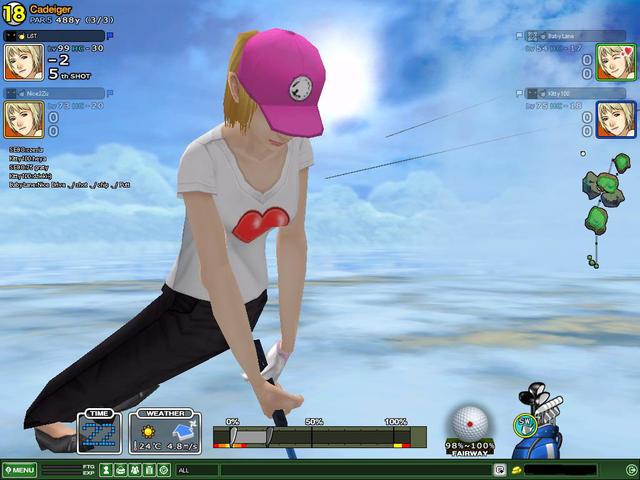Open the green MENU button
This screenshot has height=480, width=640.
pos(20,470)
